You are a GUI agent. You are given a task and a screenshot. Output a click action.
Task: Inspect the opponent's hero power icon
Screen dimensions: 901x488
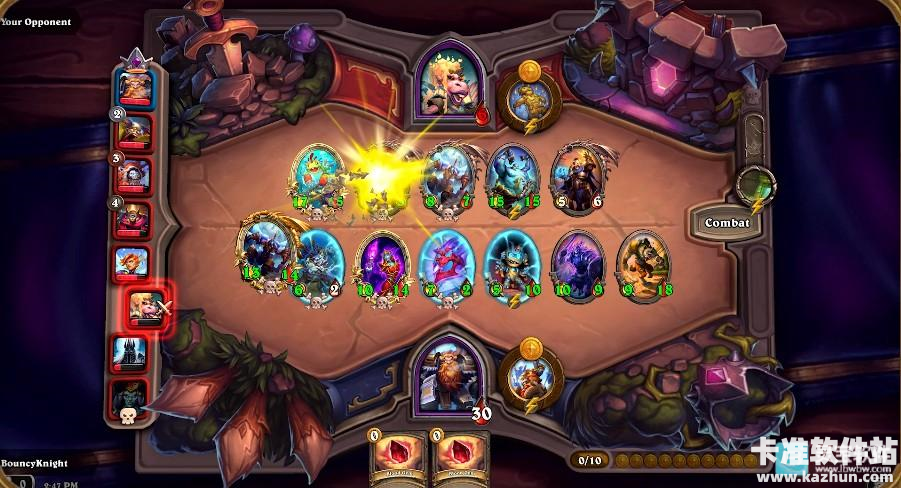(529, 98)
